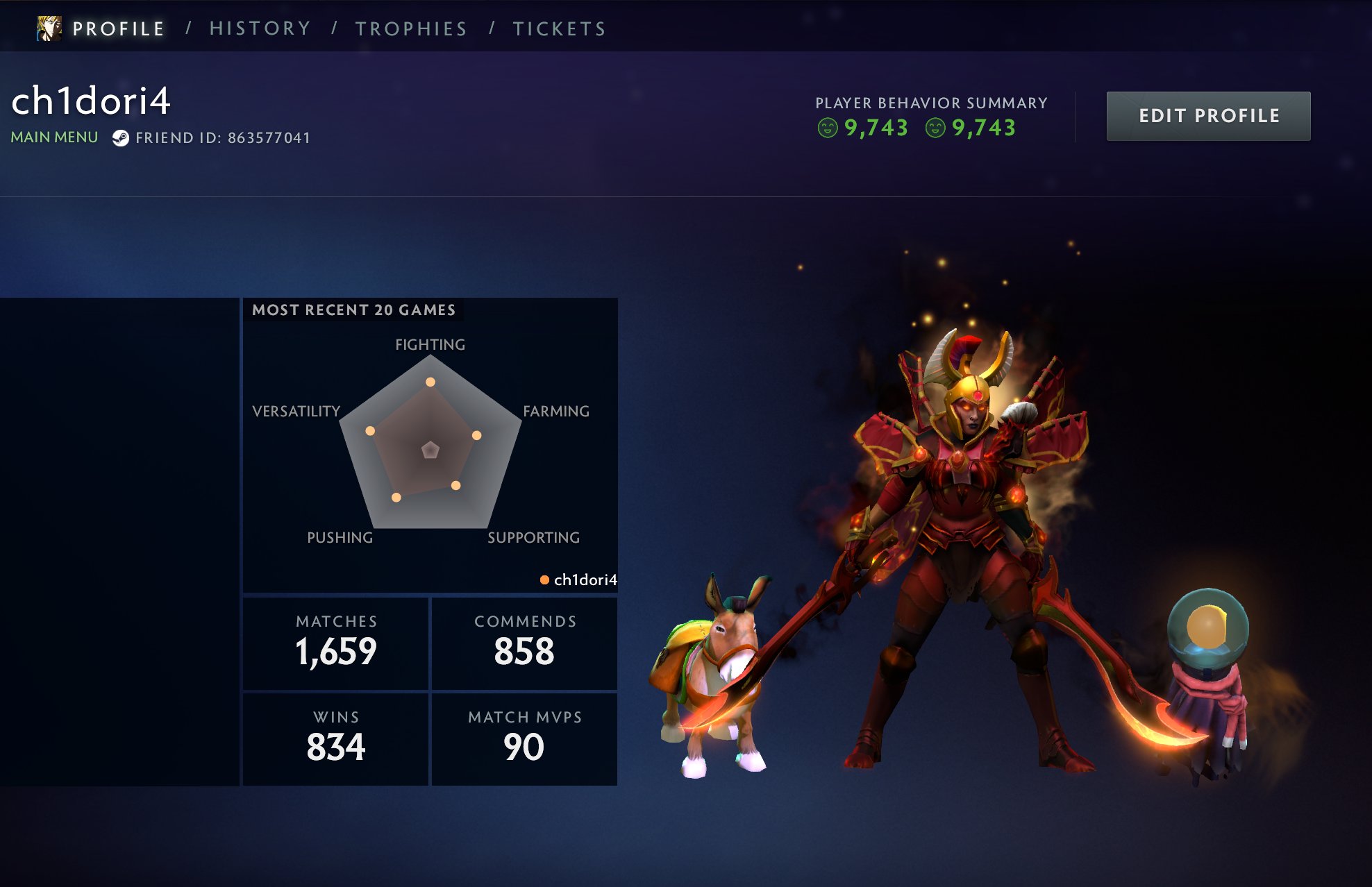Screen dimensions: 1372x887
Task: Toggle the Pushing radar point
Action: click(396, 496)
